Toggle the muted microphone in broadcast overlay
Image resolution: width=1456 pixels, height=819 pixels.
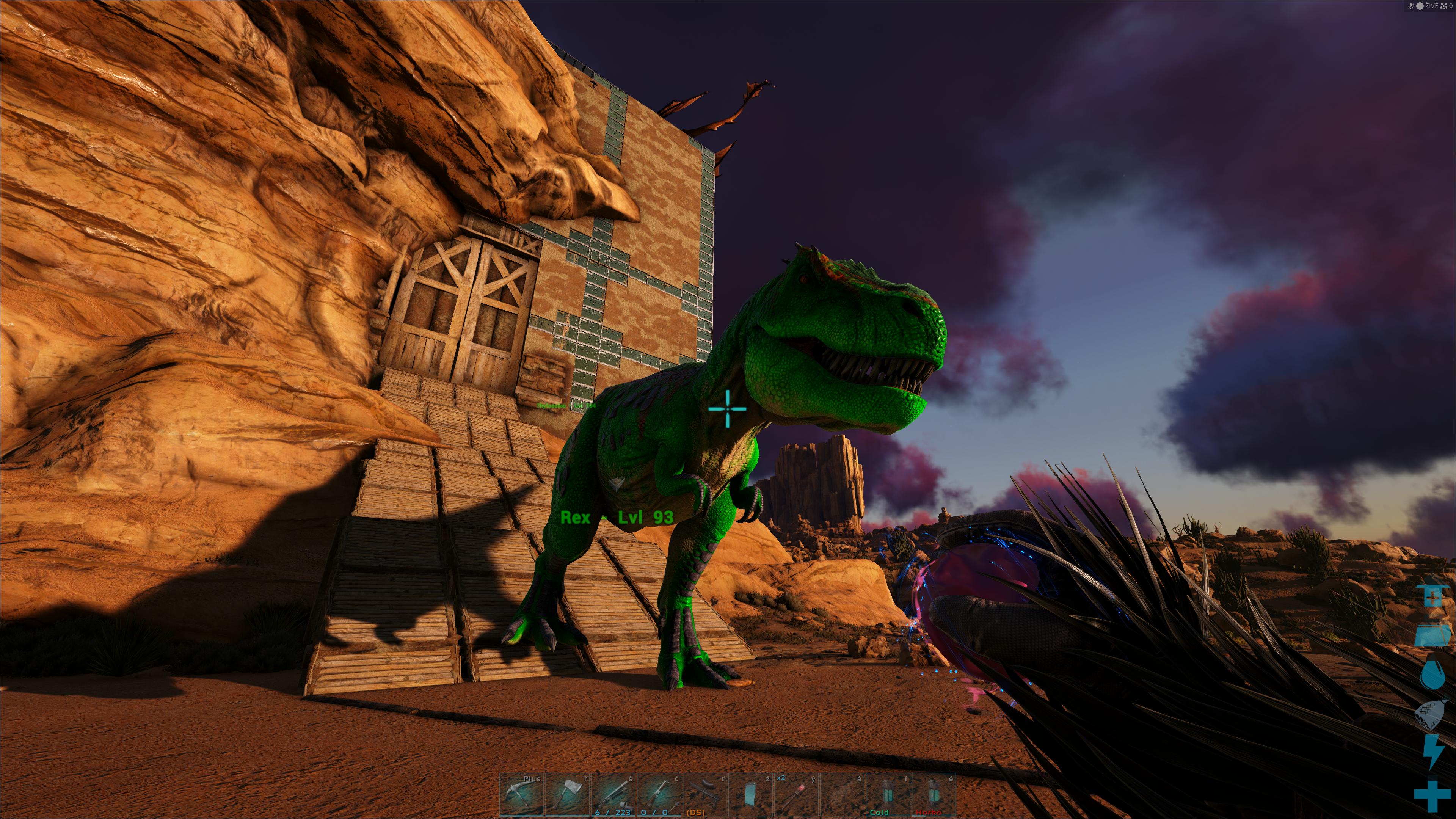coord(1411,6)
